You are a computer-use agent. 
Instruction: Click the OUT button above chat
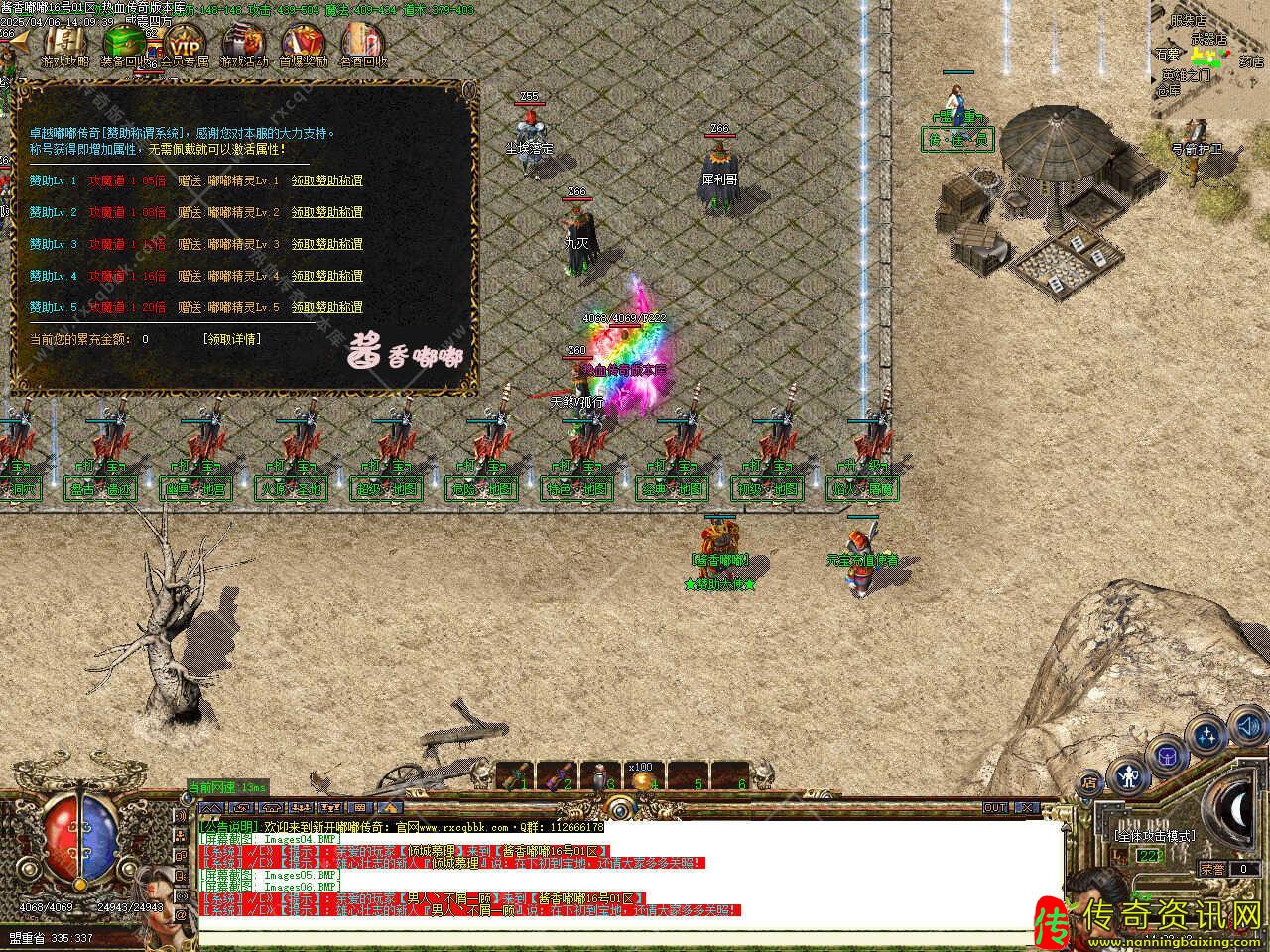click(995, 808)
